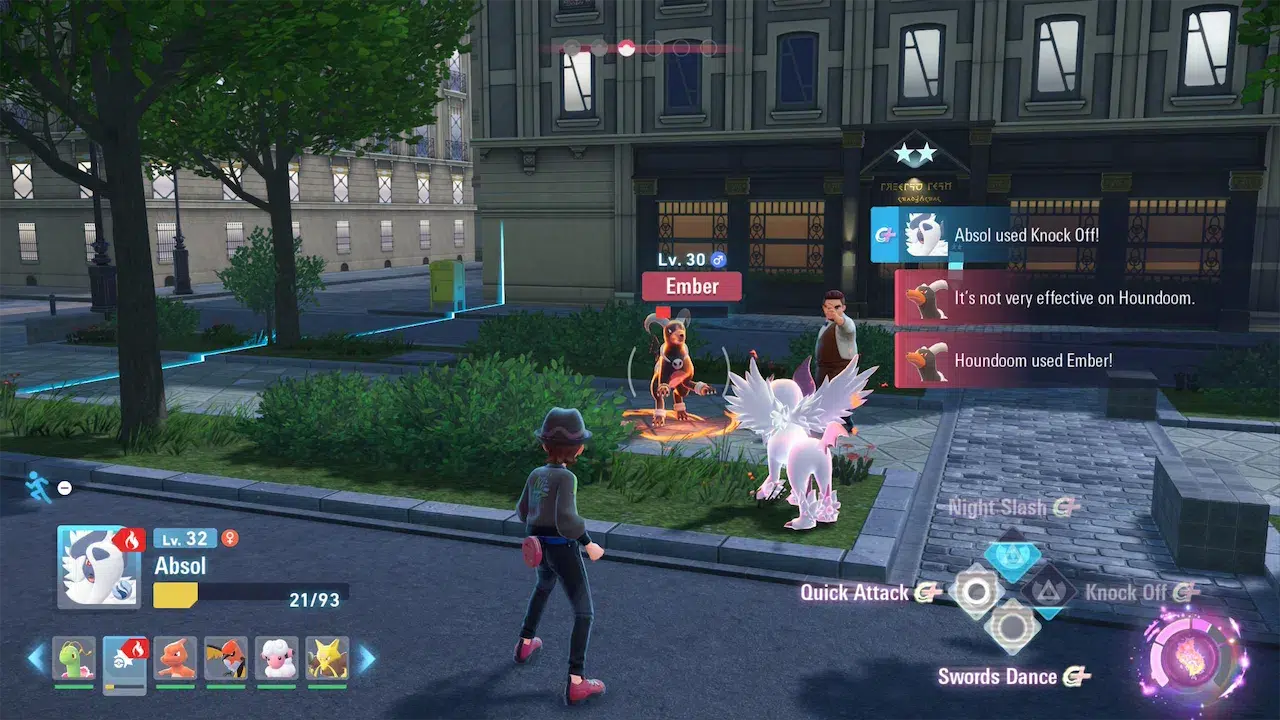Select Kadabra in the party lineup
The image size is (1280, 720).
[327, 658]
